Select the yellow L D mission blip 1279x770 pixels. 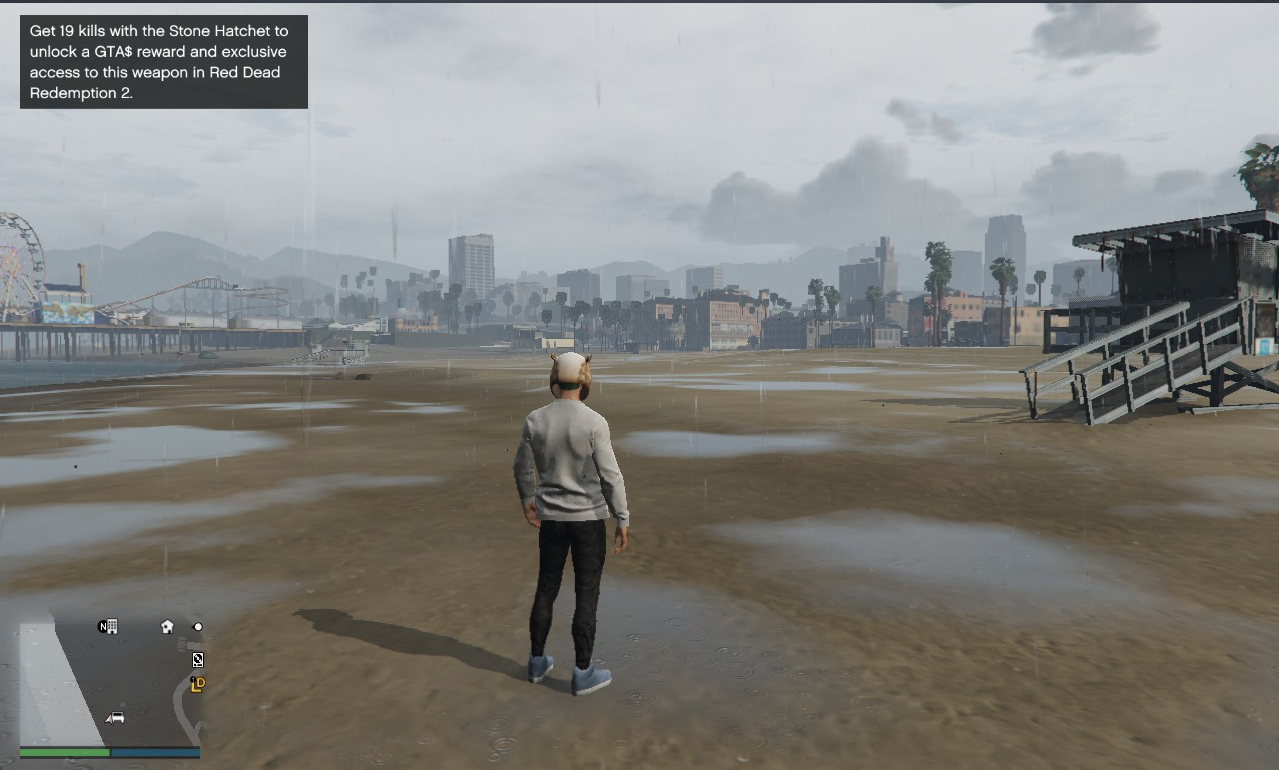point(198,685)
